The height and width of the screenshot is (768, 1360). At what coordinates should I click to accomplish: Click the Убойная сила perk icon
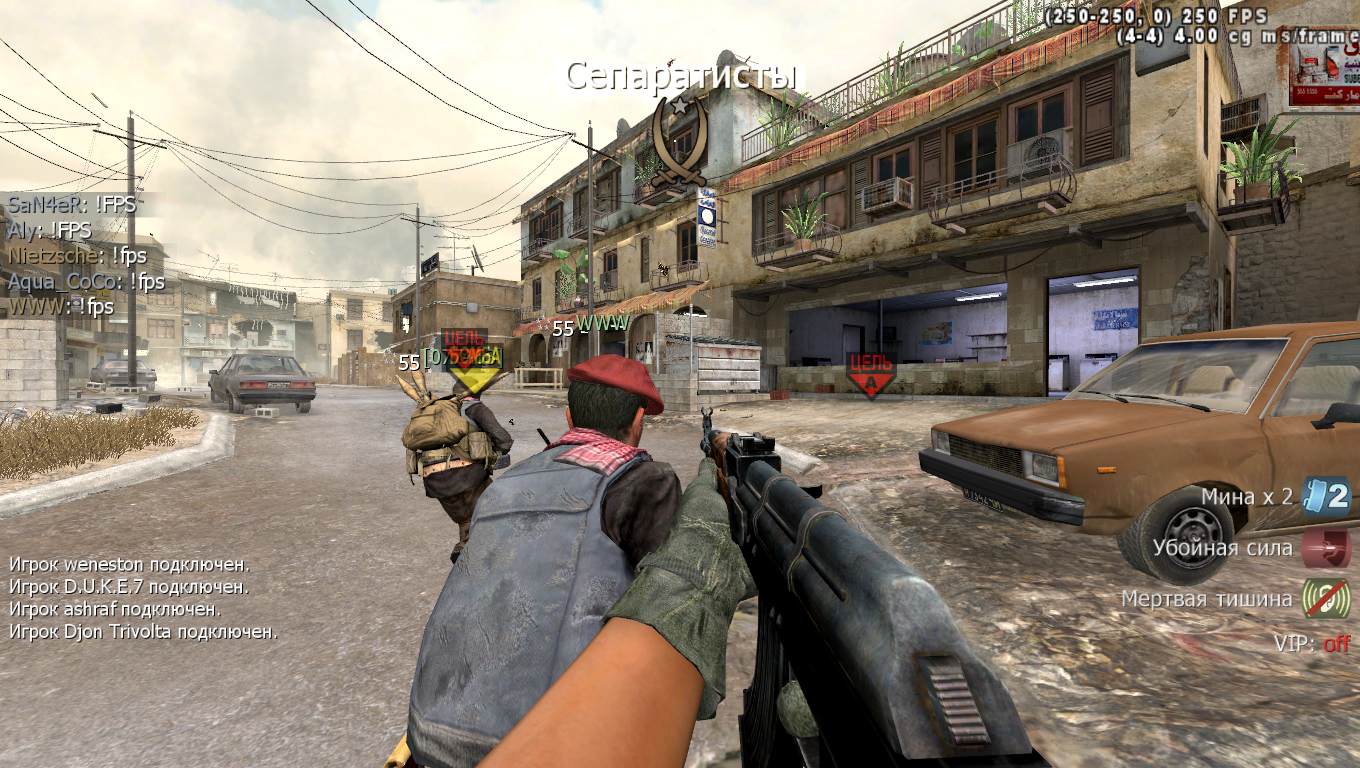[1326, 548]
